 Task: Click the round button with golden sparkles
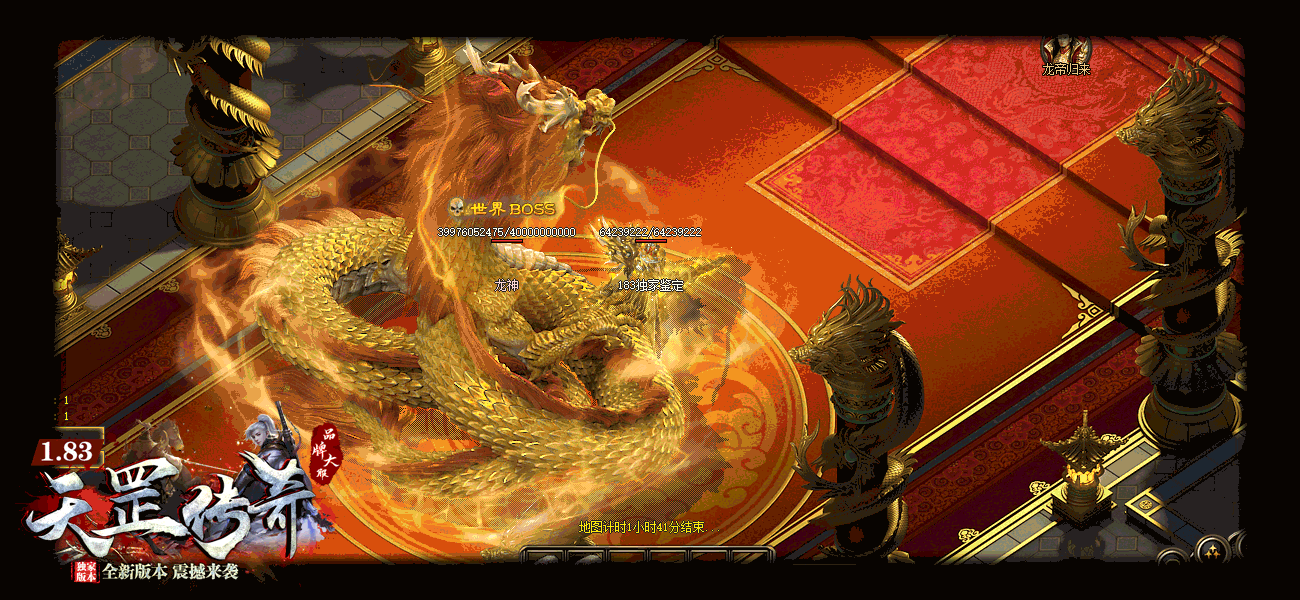point(1211,551)
